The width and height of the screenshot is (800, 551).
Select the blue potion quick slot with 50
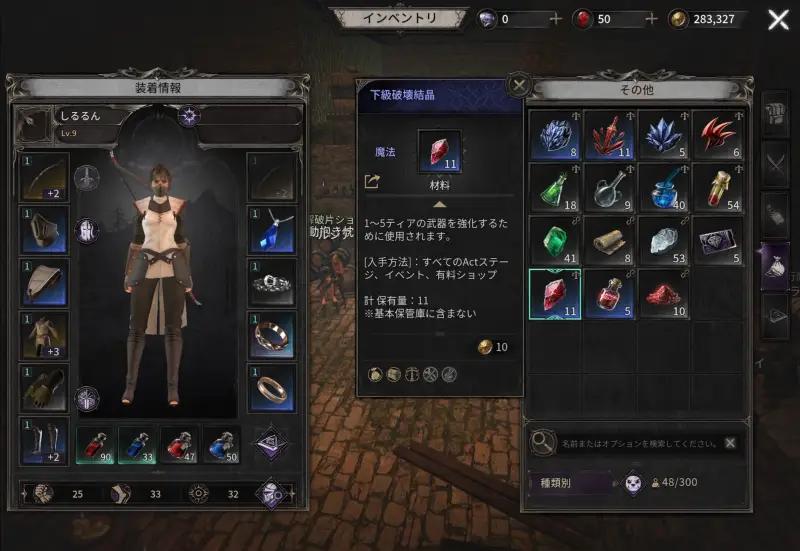223,445
